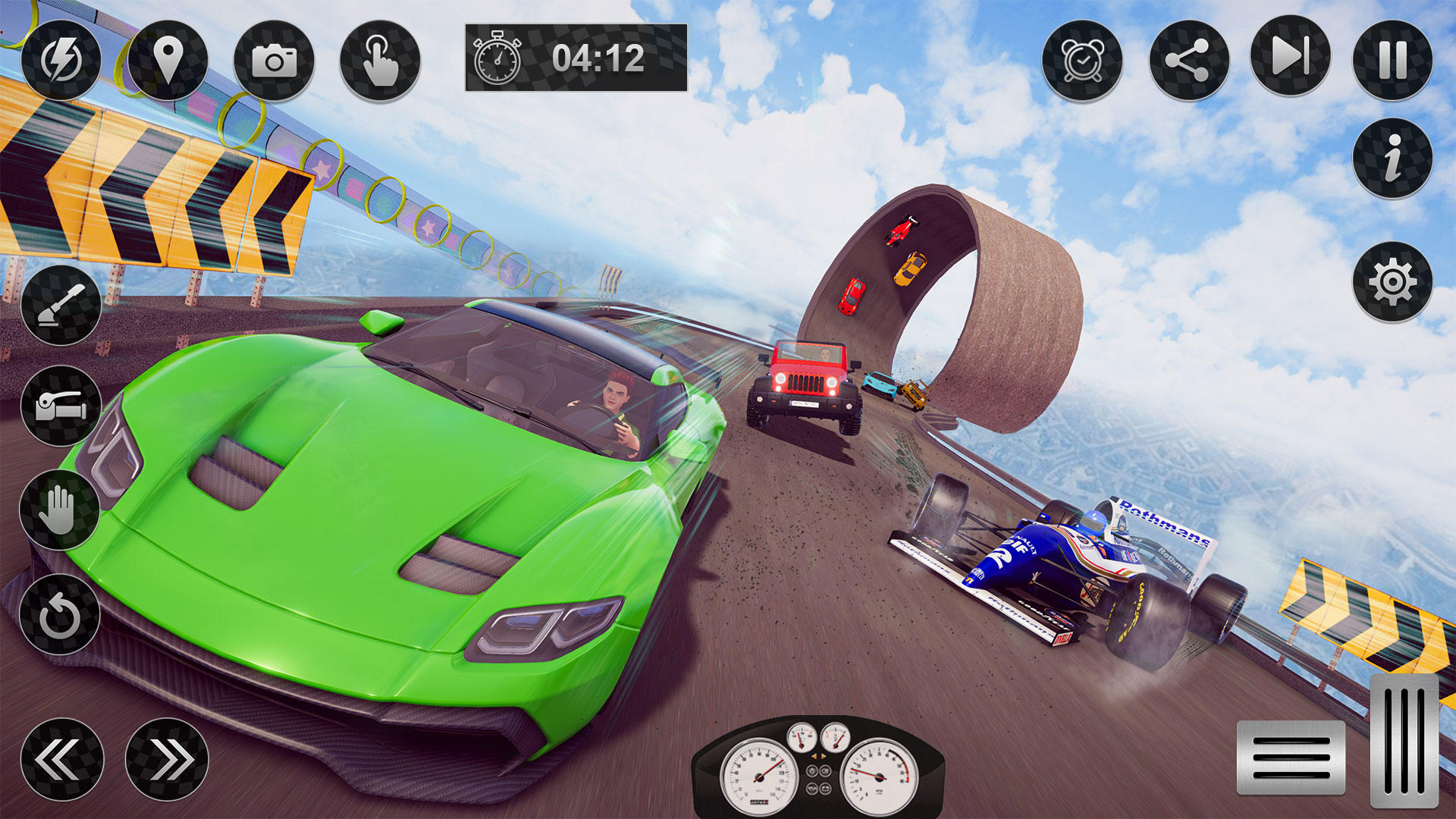Open the map location pin button
1456x819 pixels.
pyautogui.click(x=168, y=60)
